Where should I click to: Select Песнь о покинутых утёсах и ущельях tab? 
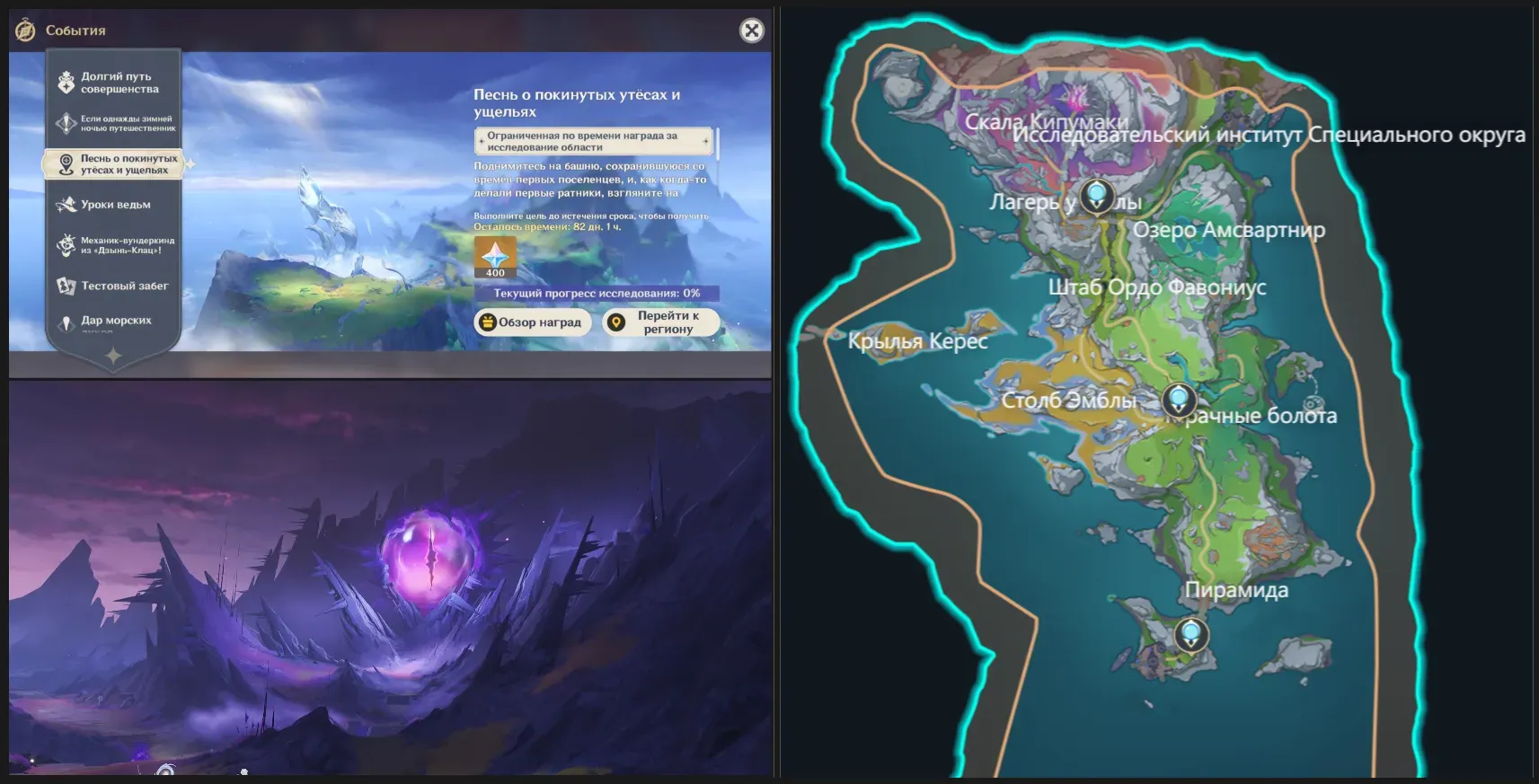[x=113, y=164]
